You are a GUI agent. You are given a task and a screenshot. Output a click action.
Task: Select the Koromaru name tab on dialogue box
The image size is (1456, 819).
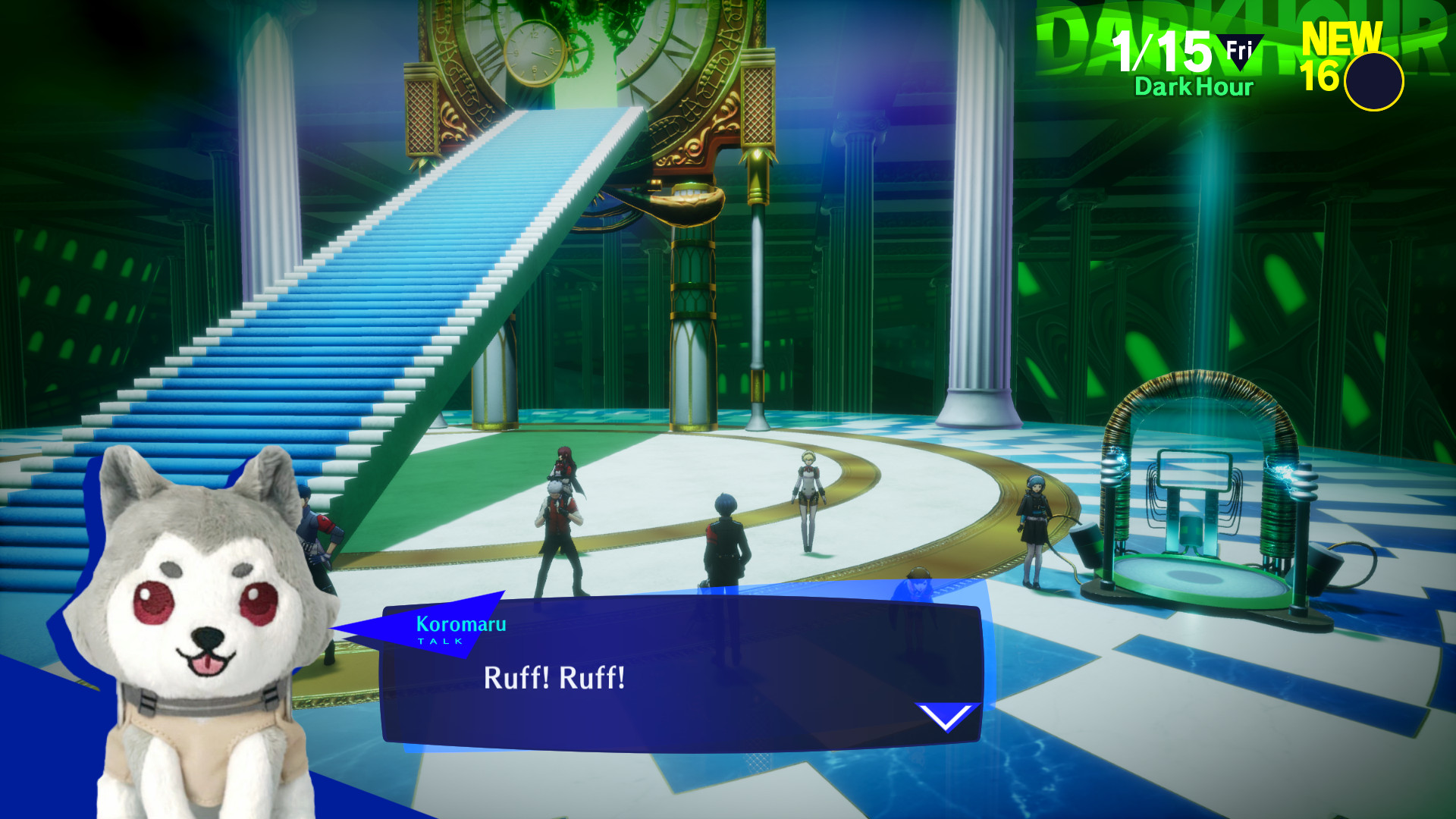tap(460, 625)
